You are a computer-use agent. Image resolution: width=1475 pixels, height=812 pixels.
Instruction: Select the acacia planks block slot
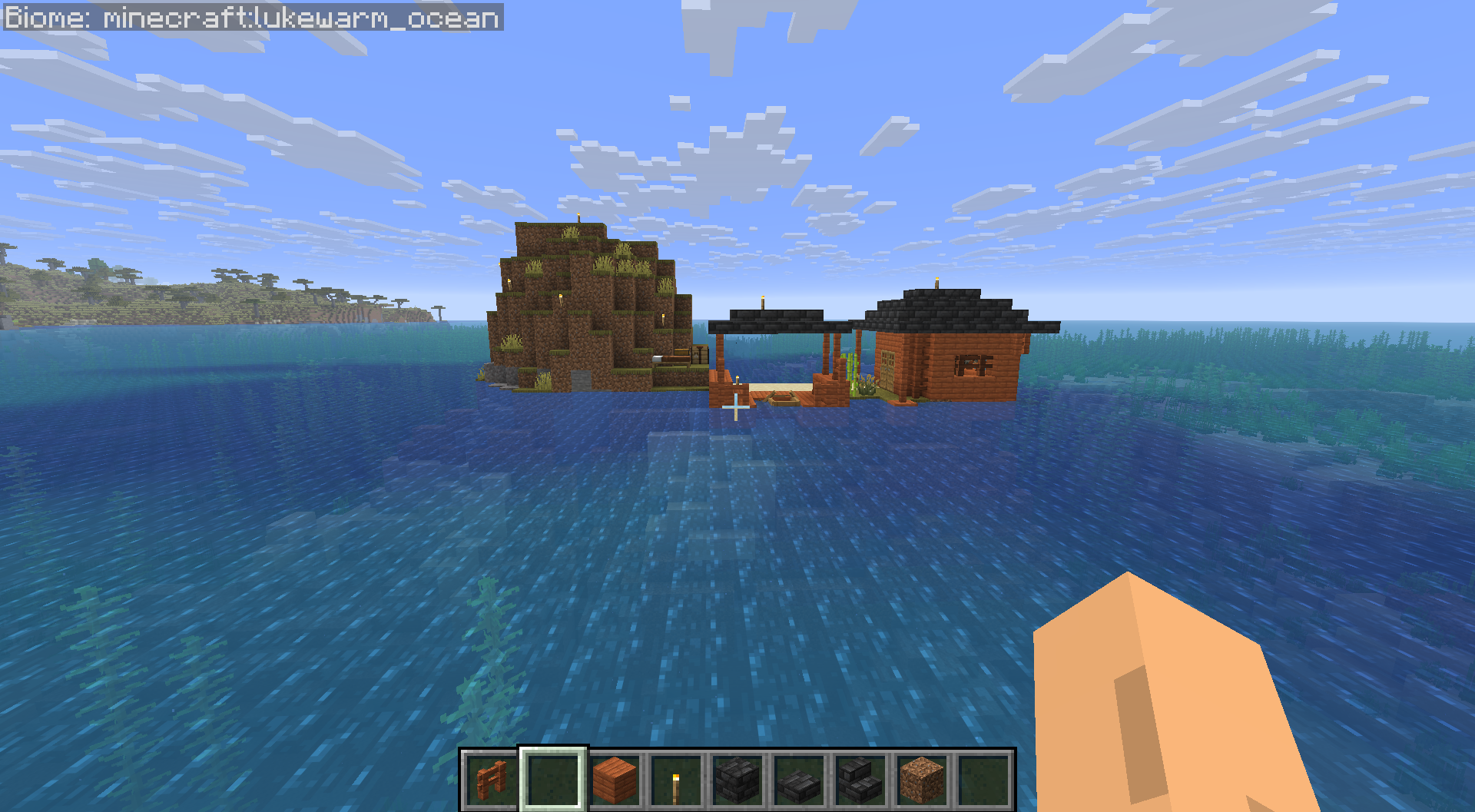click(615, 780)
